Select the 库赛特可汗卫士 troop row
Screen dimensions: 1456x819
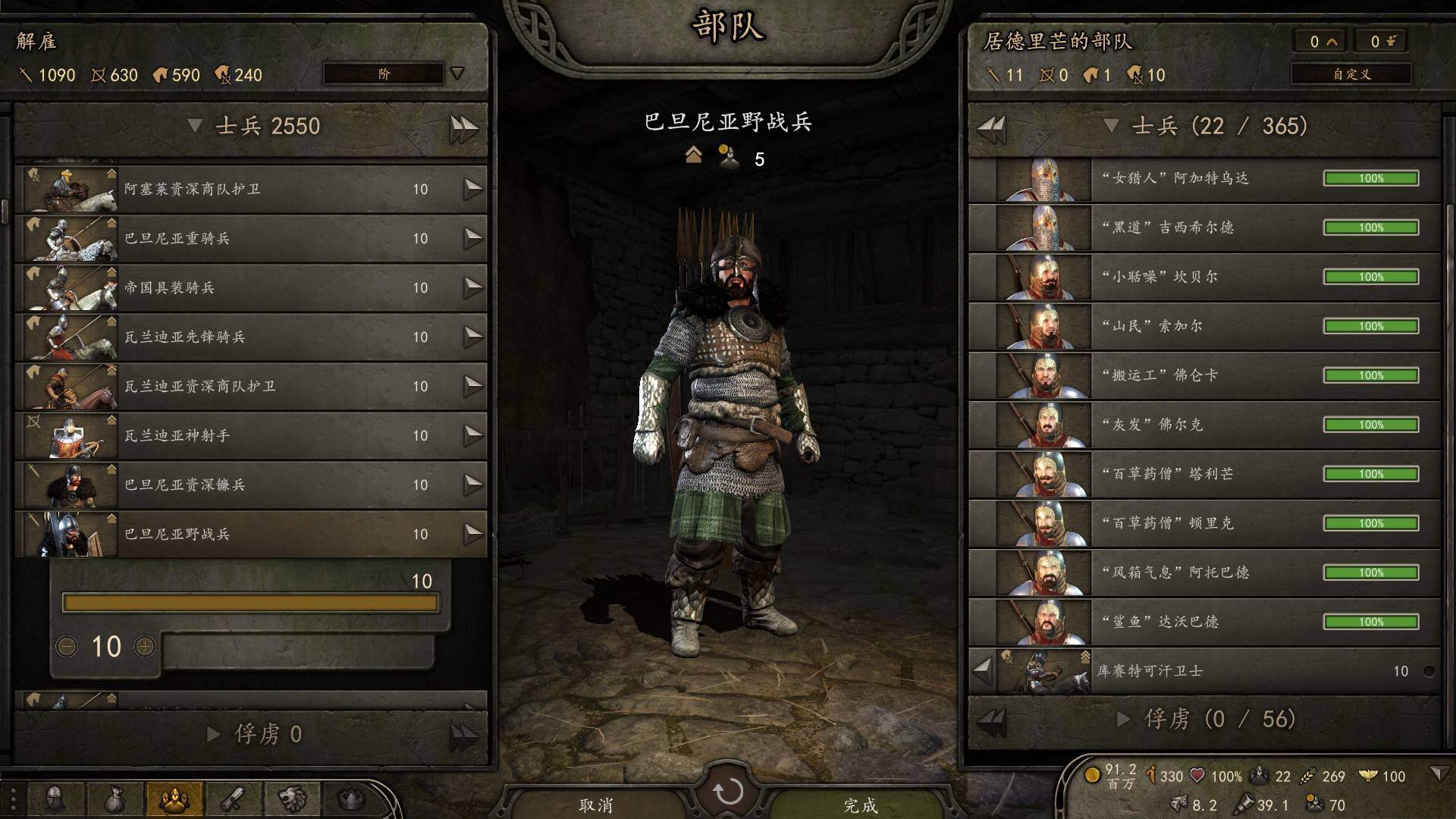(x=1213, y=671)
